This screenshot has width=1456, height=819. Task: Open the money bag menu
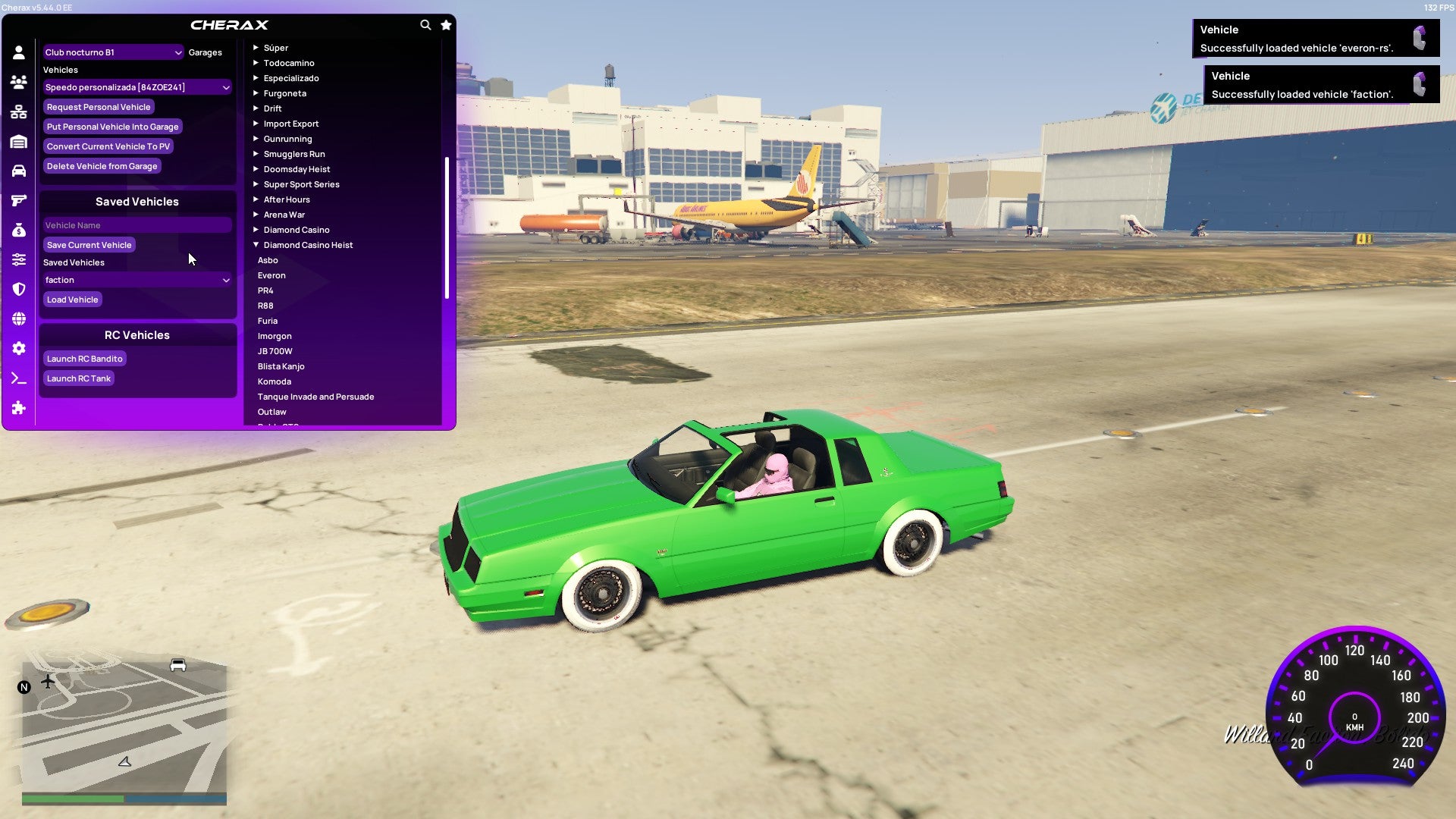tap(19, 229)
